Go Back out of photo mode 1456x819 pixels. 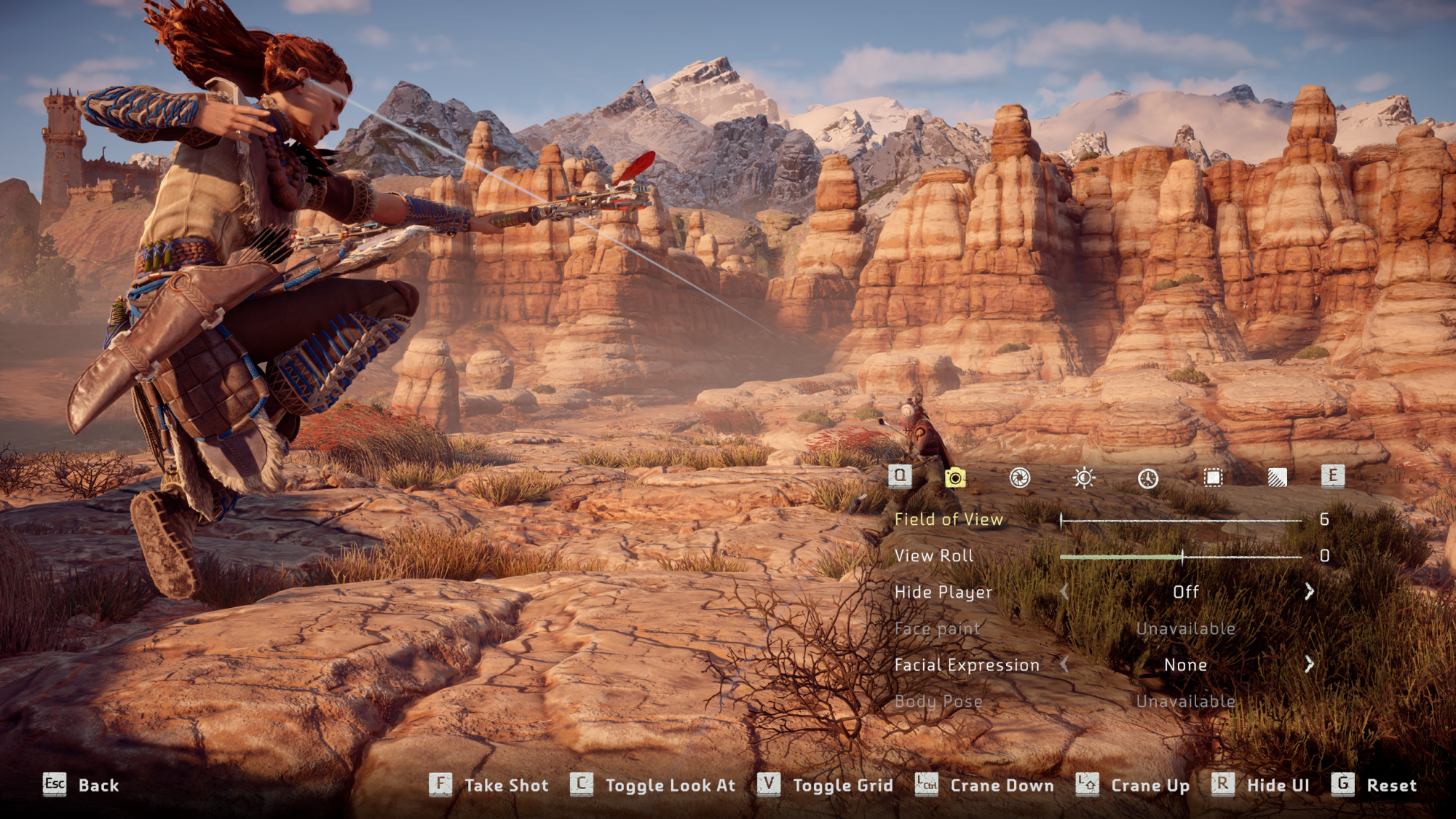pyautogui.click(x=81, y=786)
